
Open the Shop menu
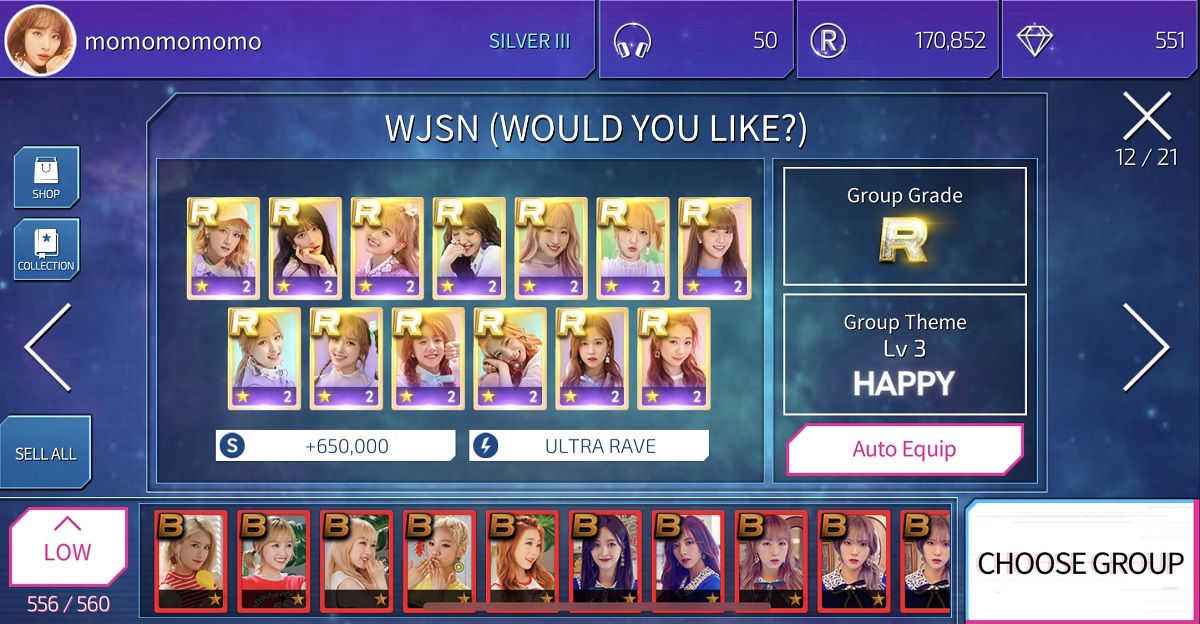coord(46,177)
